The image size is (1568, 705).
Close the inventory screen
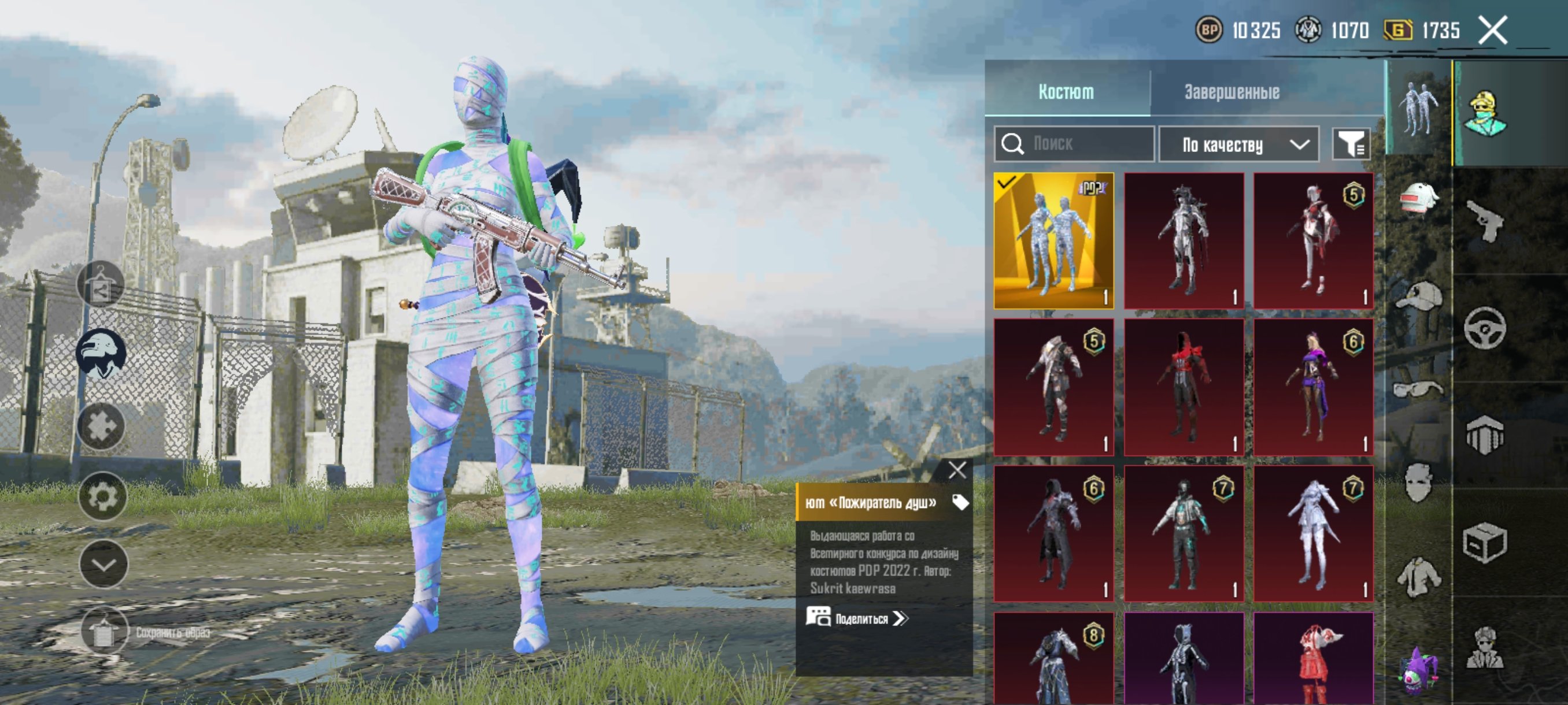(x=1492, y=31)
